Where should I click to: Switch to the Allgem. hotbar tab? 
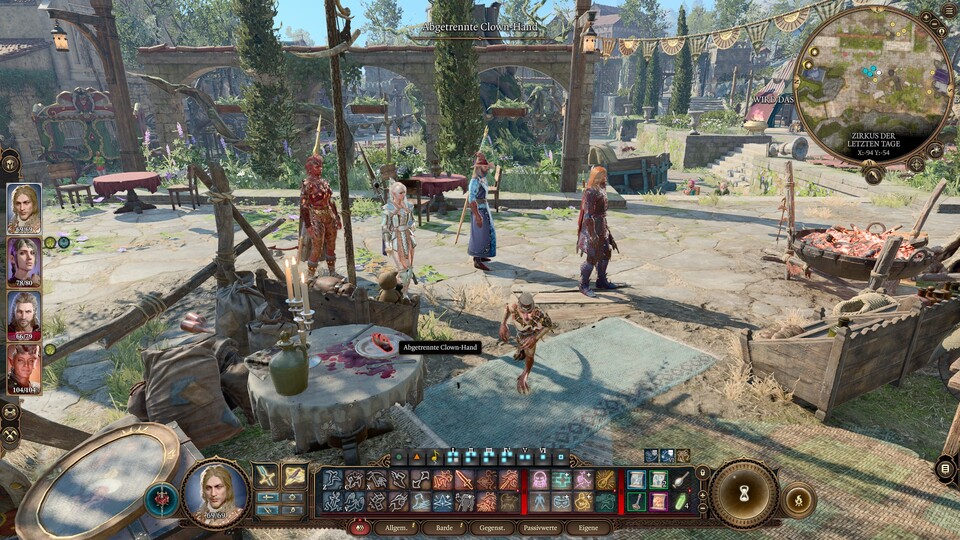pos(396,527)
